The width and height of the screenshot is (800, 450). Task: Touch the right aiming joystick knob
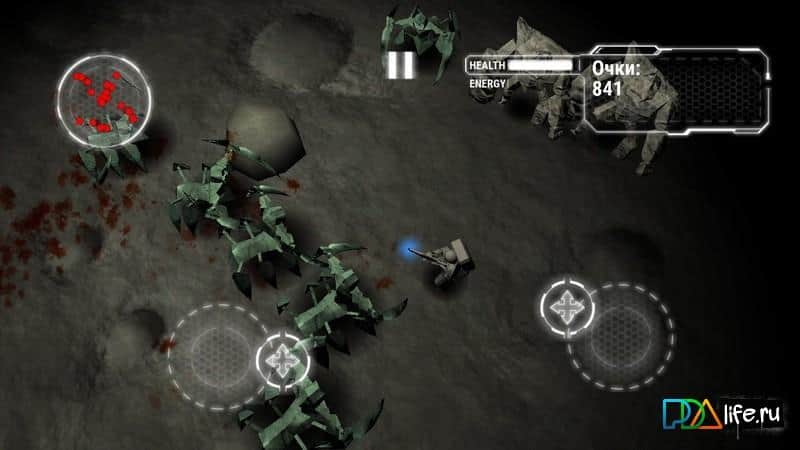pyautogui.click(x=567, y=306)
